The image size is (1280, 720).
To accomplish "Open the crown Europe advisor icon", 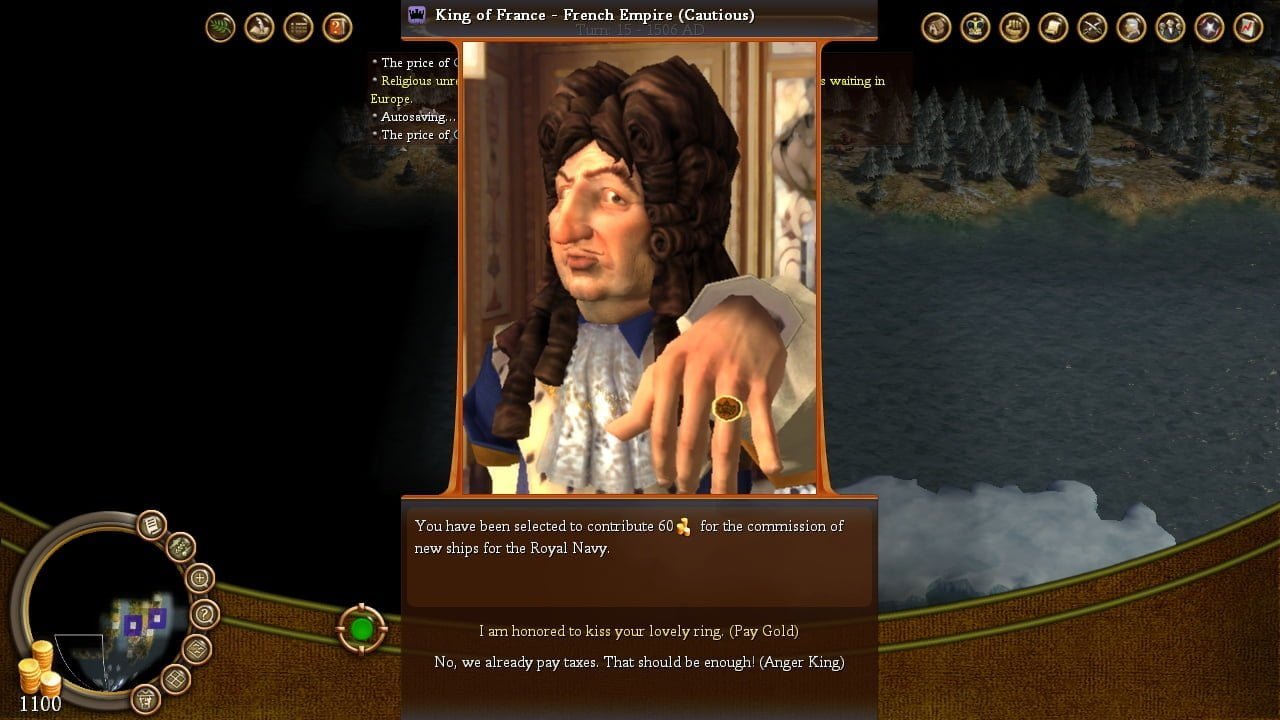I will pyautogui.click(x=975, y=27).
